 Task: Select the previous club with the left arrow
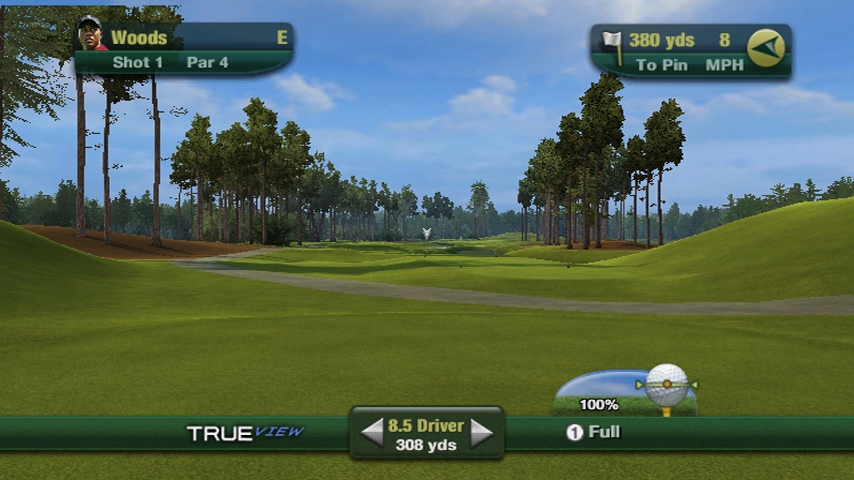[372, 433]
